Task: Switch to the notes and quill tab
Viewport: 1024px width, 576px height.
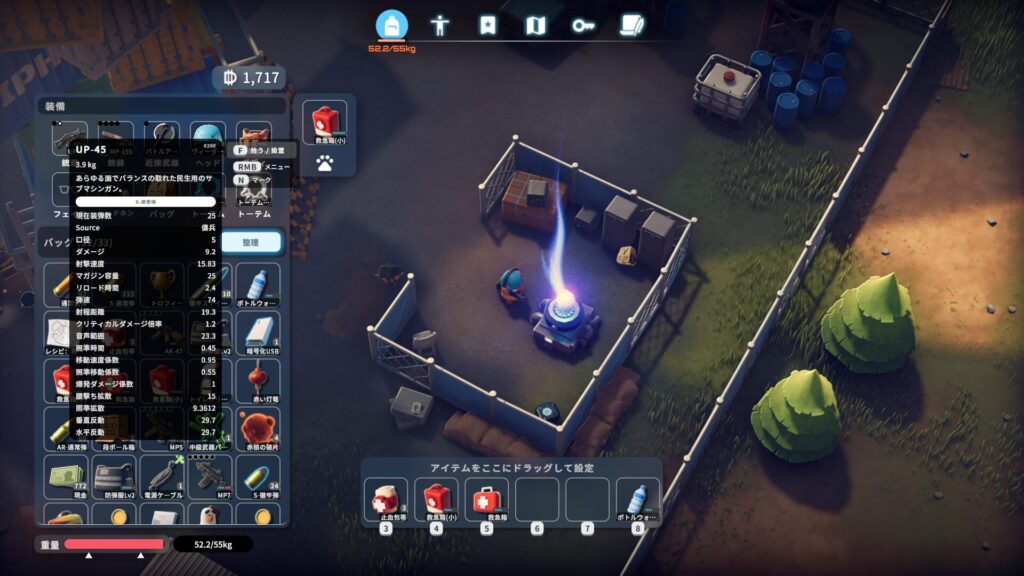Action: (x=632, y=25)
